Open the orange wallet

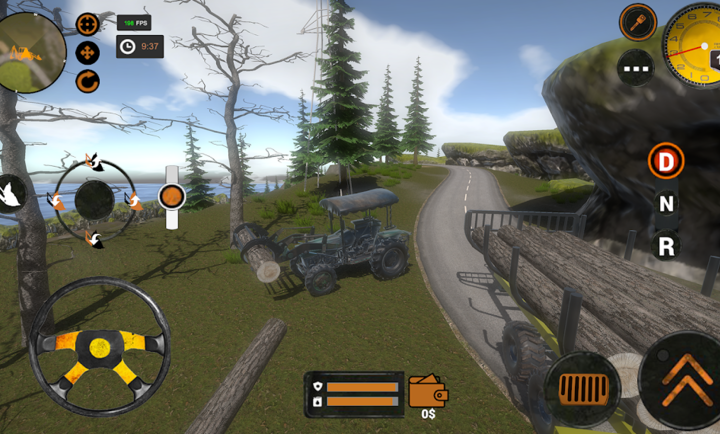point(428,391)
